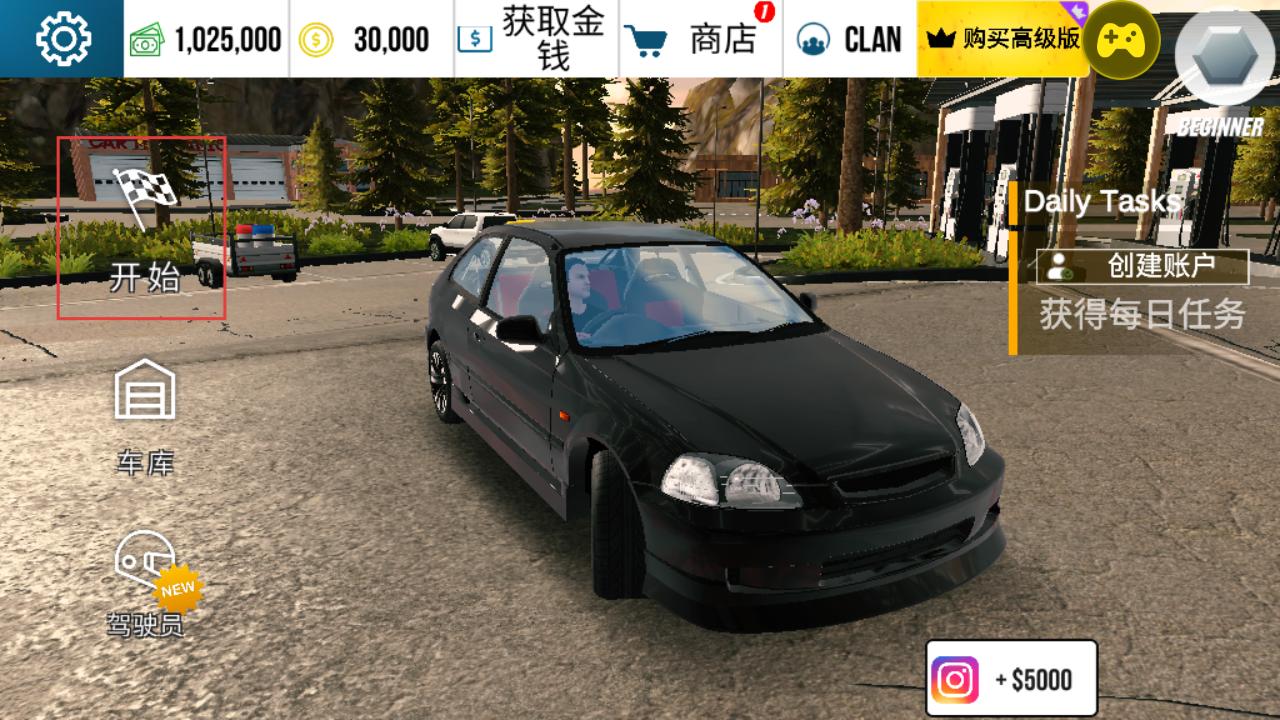Open the CLAN menu

tap(850, 39)
